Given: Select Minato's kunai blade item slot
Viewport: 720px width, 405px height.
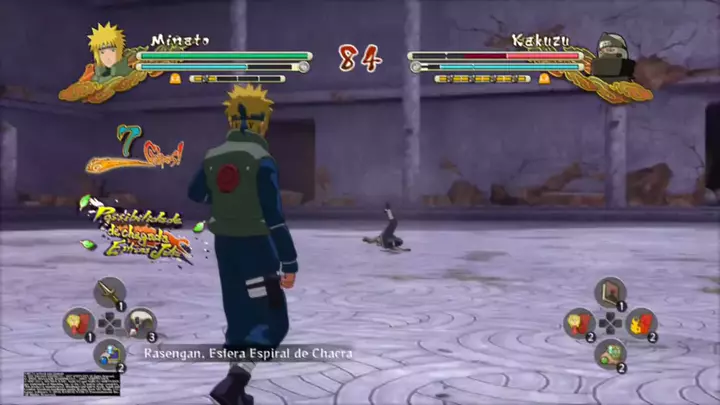Looking at the screenshot, I should point(109,293).
